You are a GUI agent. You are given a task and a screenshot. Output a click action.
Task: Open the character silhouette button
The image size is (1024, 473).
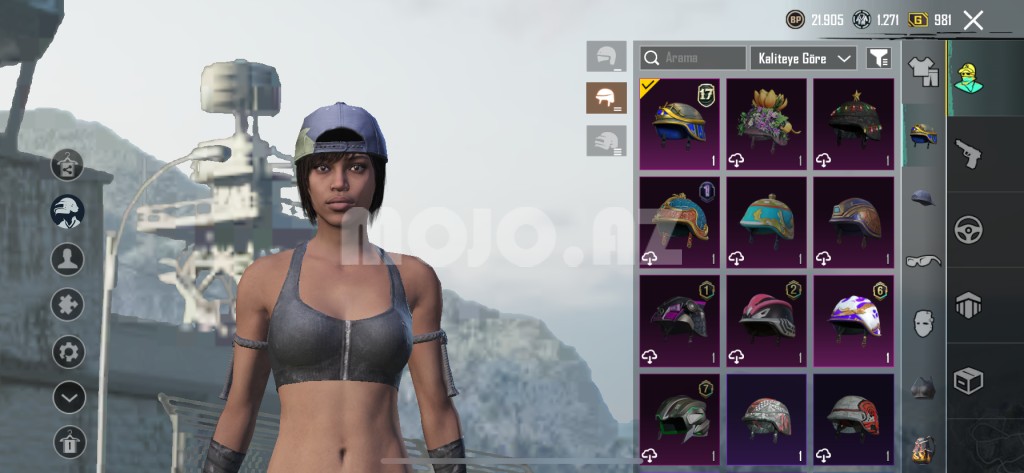click(x=68, y=260)
